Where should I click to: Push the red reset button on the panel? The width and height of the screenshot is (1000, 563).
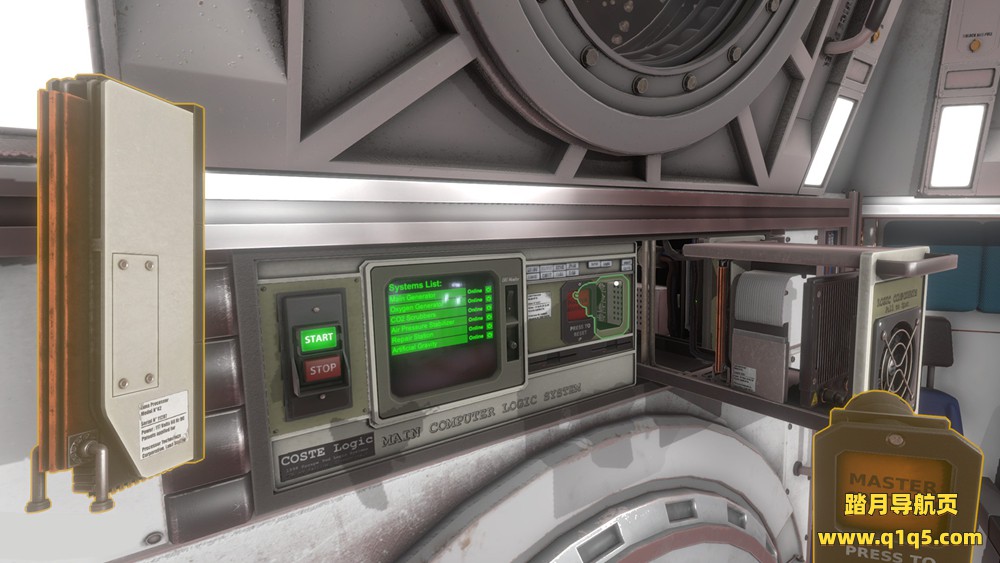pos(578,301)
